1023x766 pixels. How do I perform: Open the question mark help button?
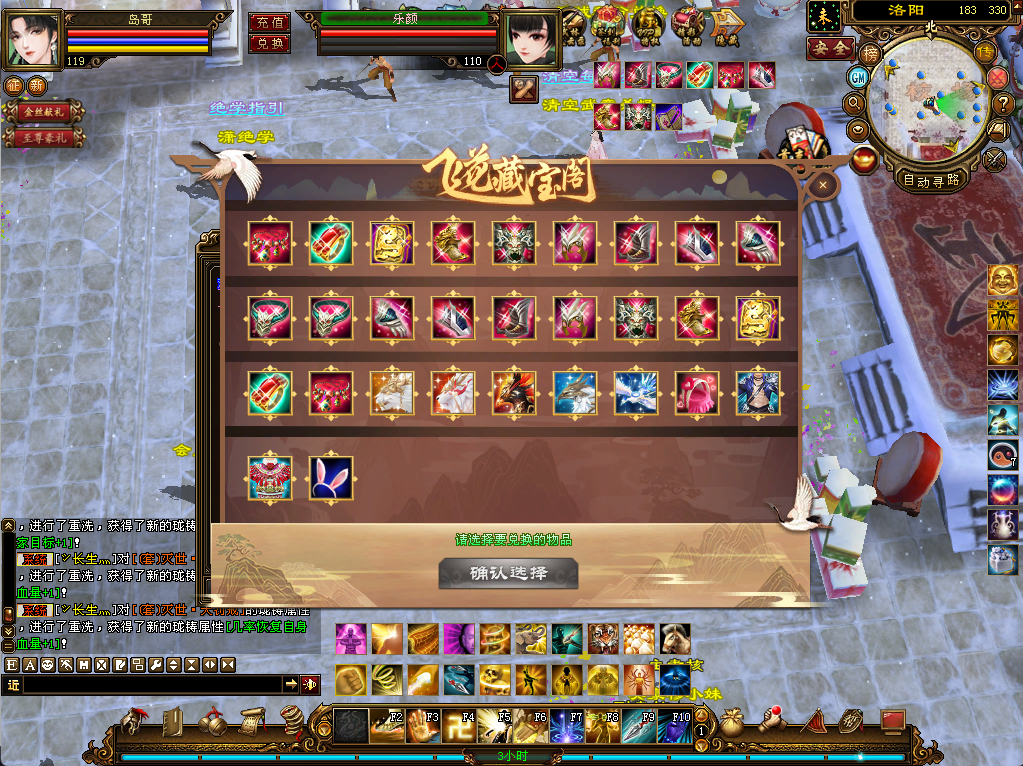pos(1004,102)
